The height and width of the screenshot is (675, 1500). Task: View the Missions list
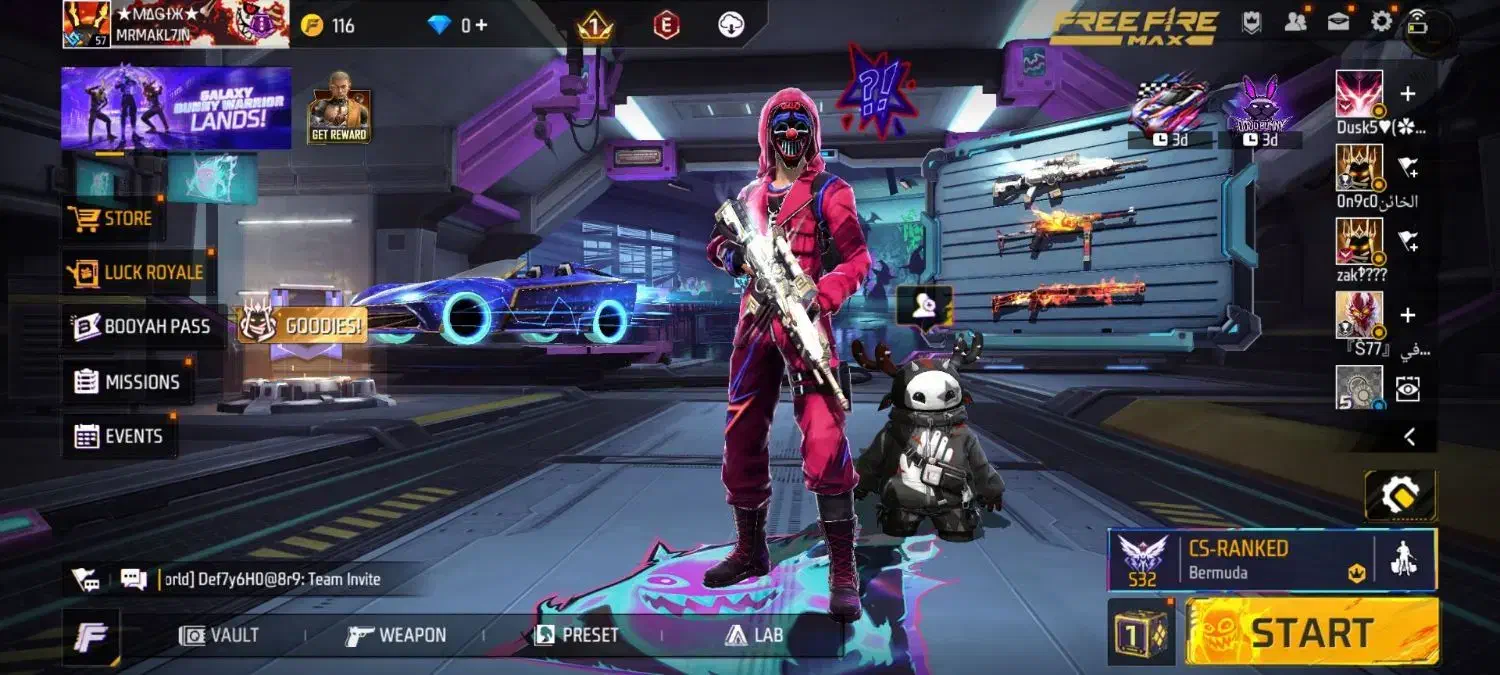(x=127, y=381)
